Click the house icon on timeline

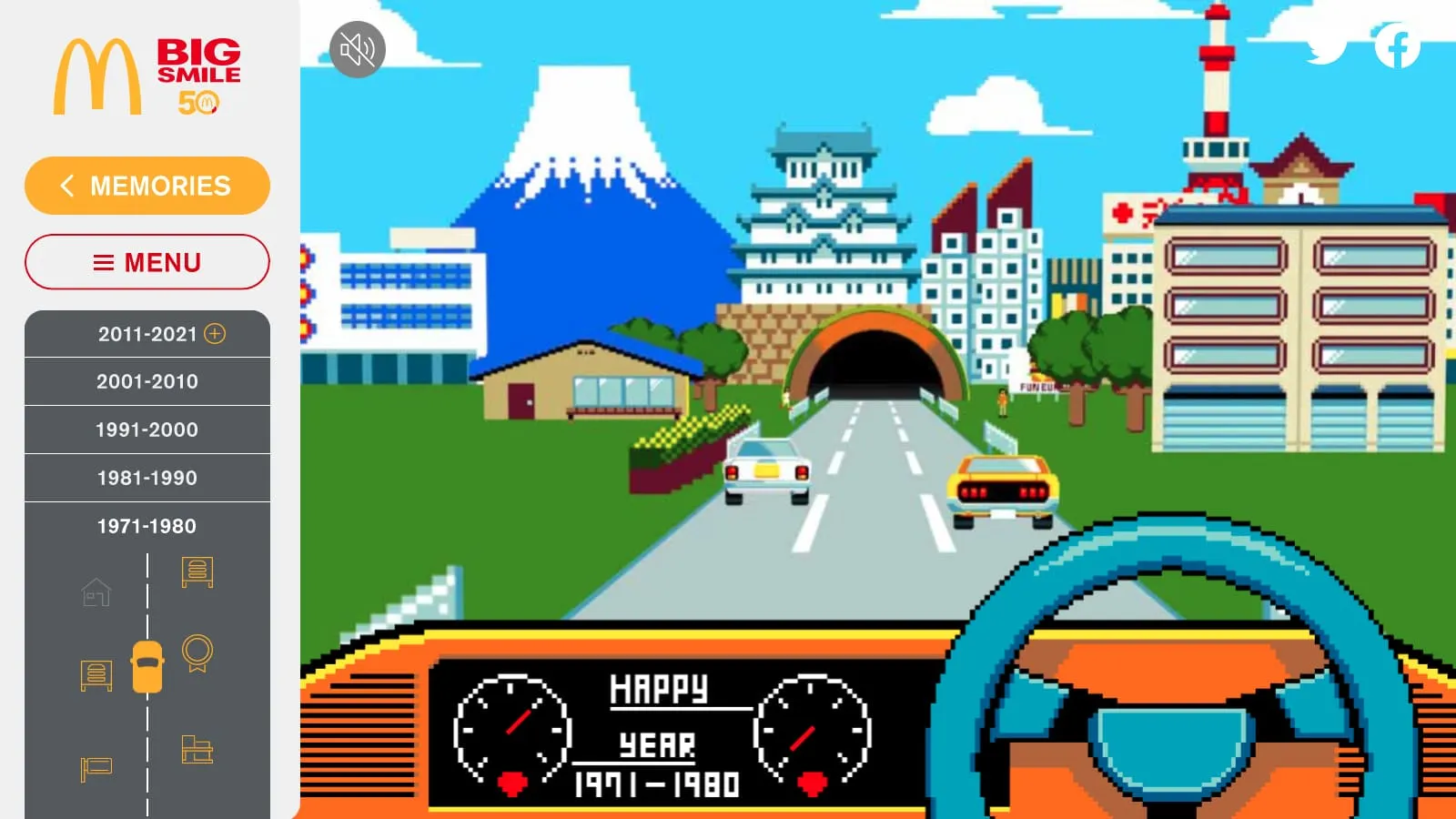96,592
